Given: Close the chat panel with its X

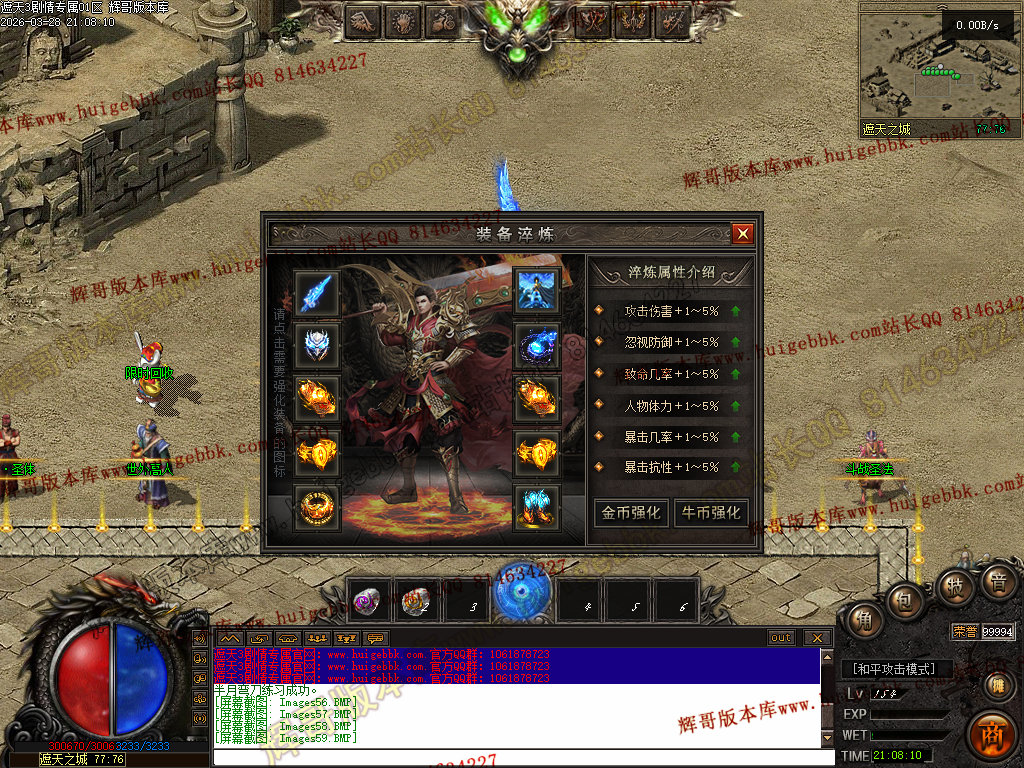Looking at the screenshot, I should click(x=817, y=638).
